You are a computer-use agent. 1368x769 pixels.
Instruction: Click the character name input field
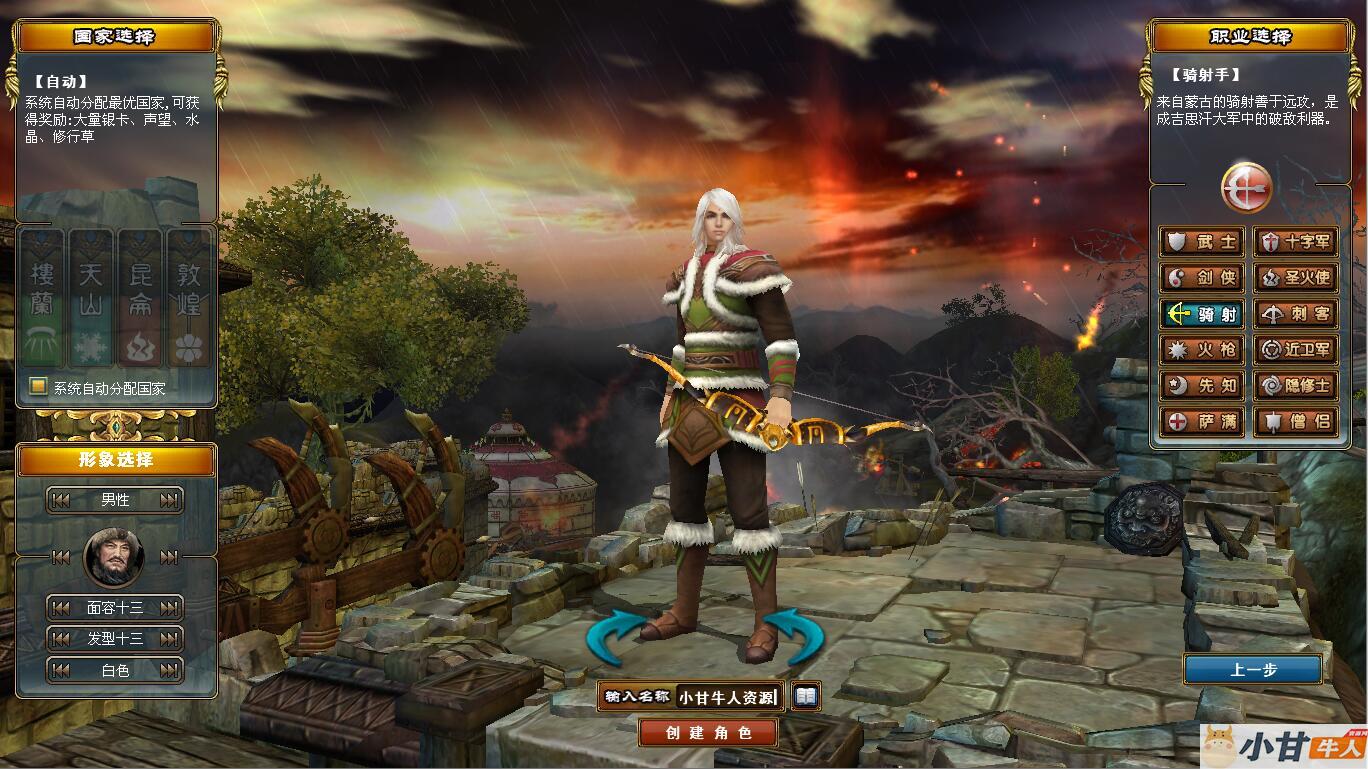(727, 697)
